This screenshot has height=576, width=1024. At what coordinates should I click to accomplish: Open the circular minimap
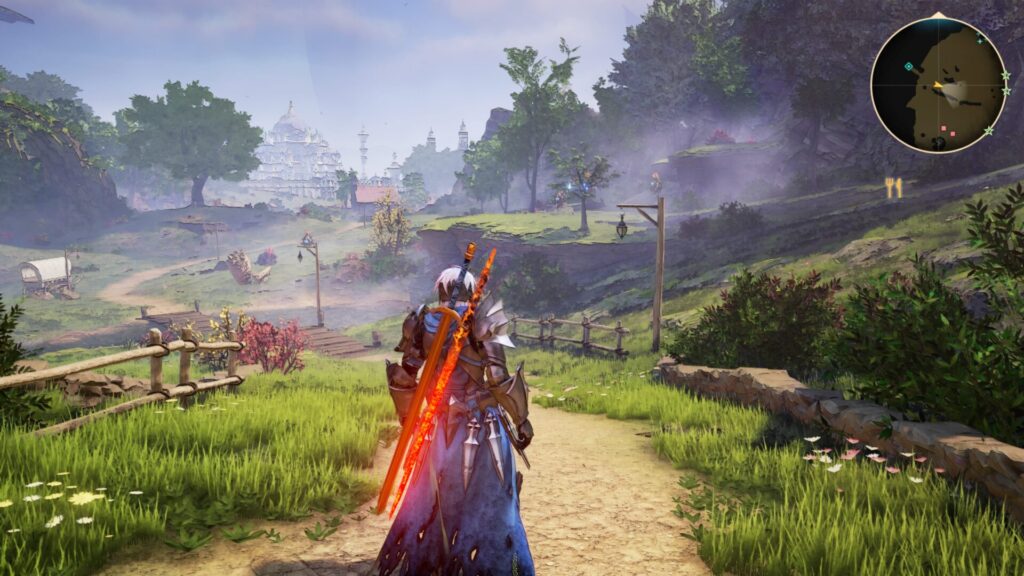[939, 85]
